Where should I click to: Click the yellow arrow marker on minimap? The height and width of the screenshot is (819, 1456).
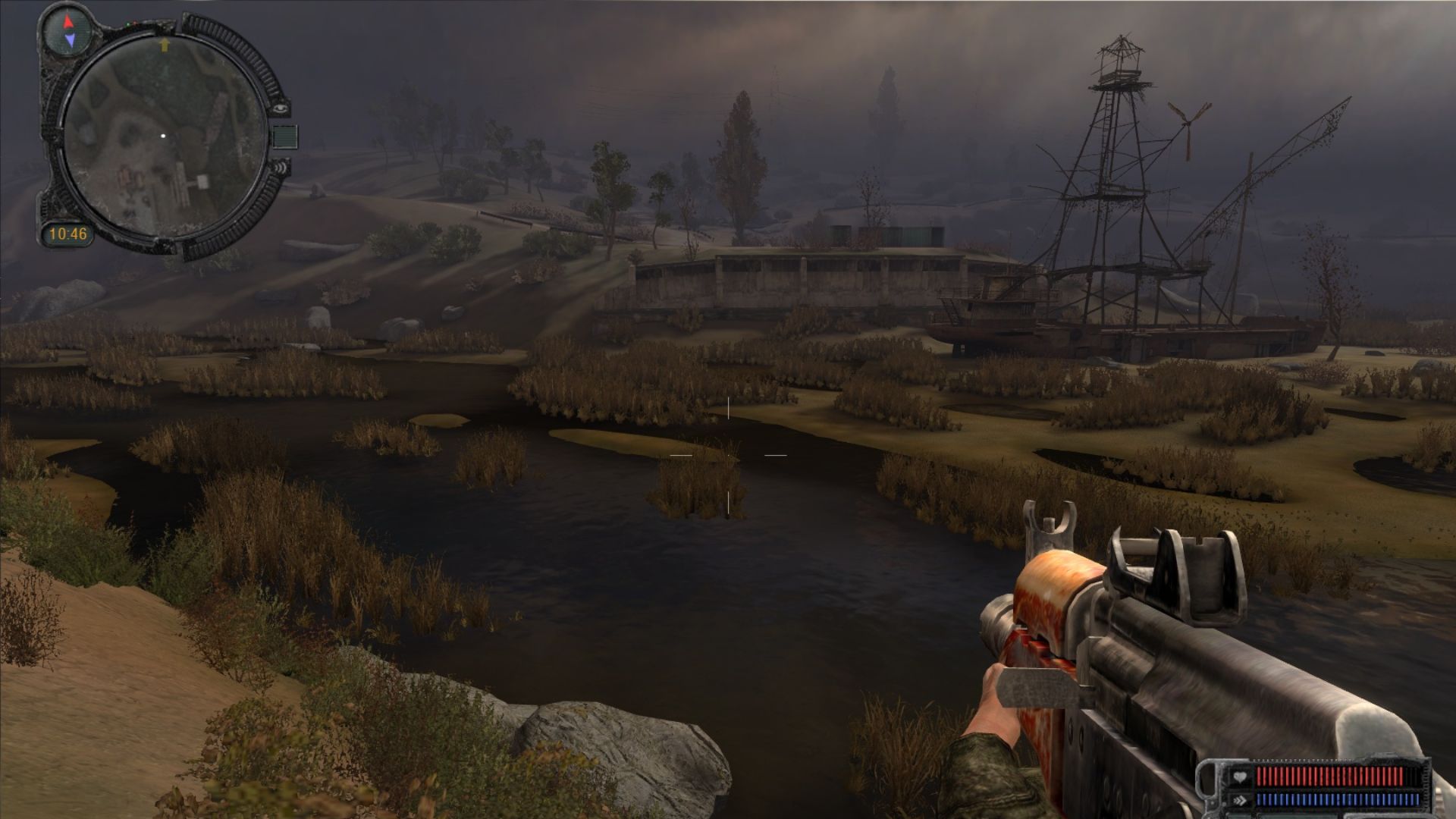tap(163, 45)
